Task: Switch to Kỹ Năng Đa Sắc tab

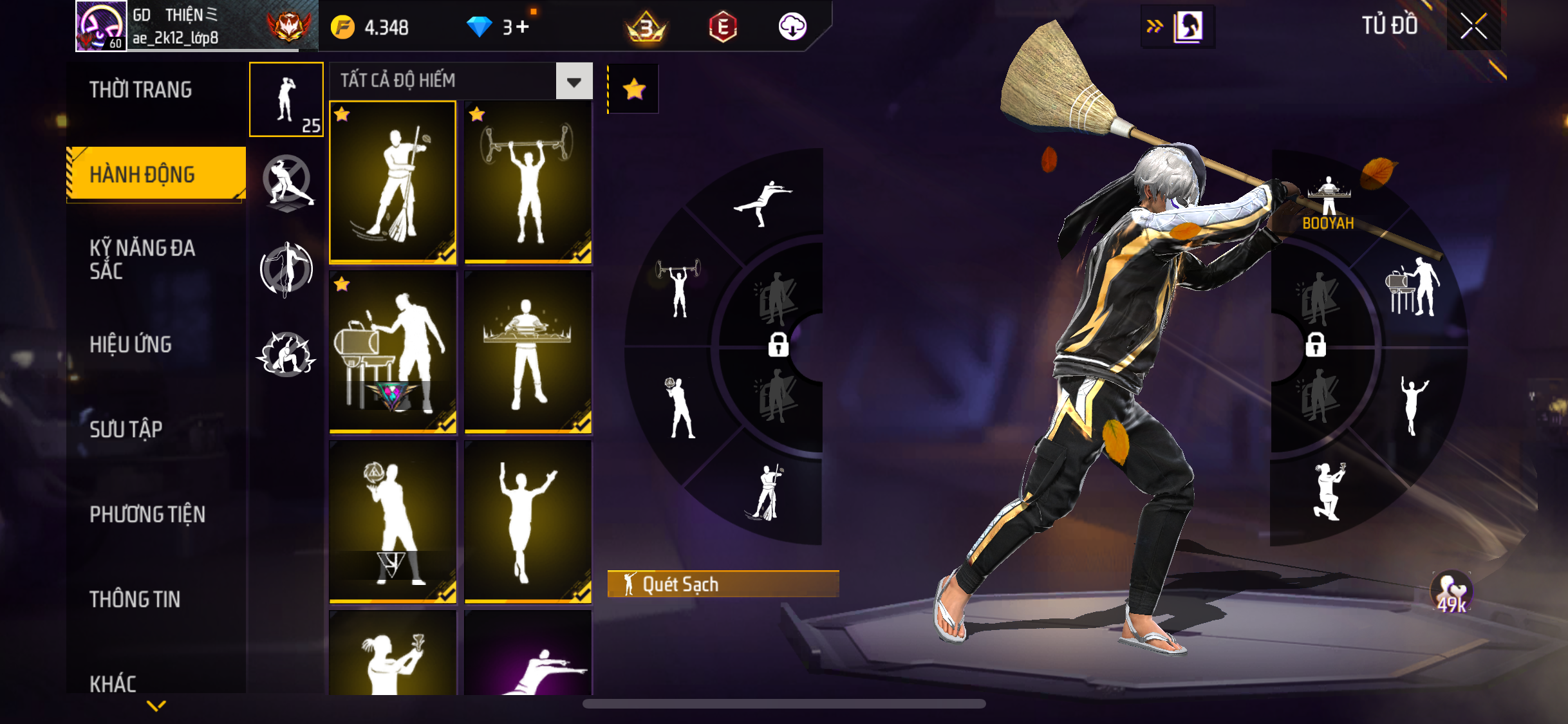Action: [x=142, y=259]
